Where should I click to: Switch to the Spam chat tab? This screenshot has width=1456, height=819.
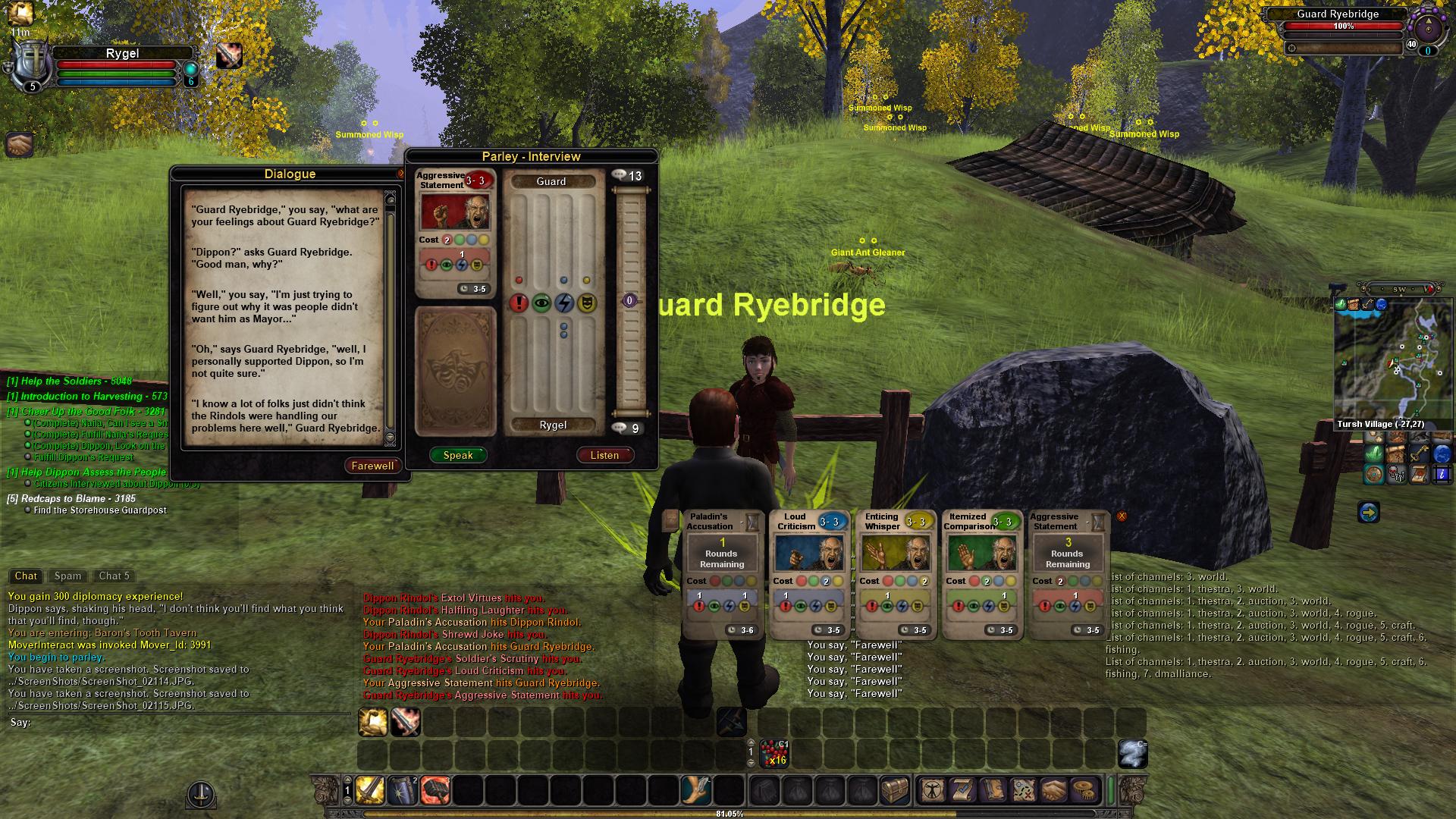tap(67, 576)
